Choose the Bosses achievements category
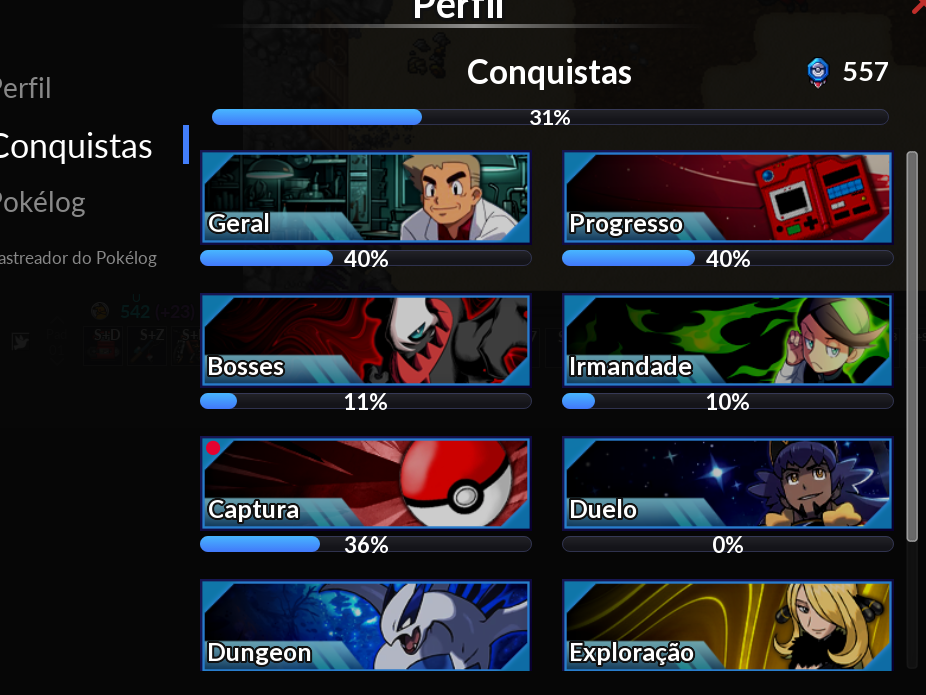 tap(365, 340)
